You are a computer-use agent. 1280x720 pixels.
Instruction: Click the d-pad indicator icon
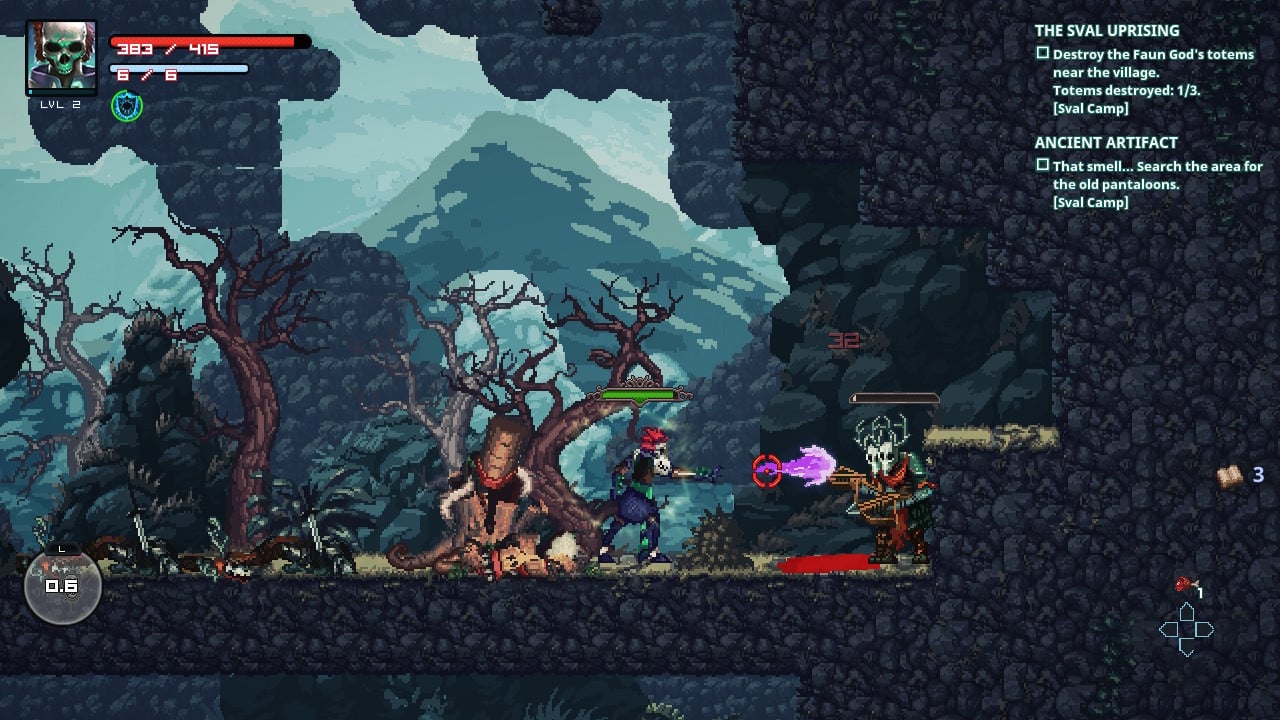point(1187,631)
